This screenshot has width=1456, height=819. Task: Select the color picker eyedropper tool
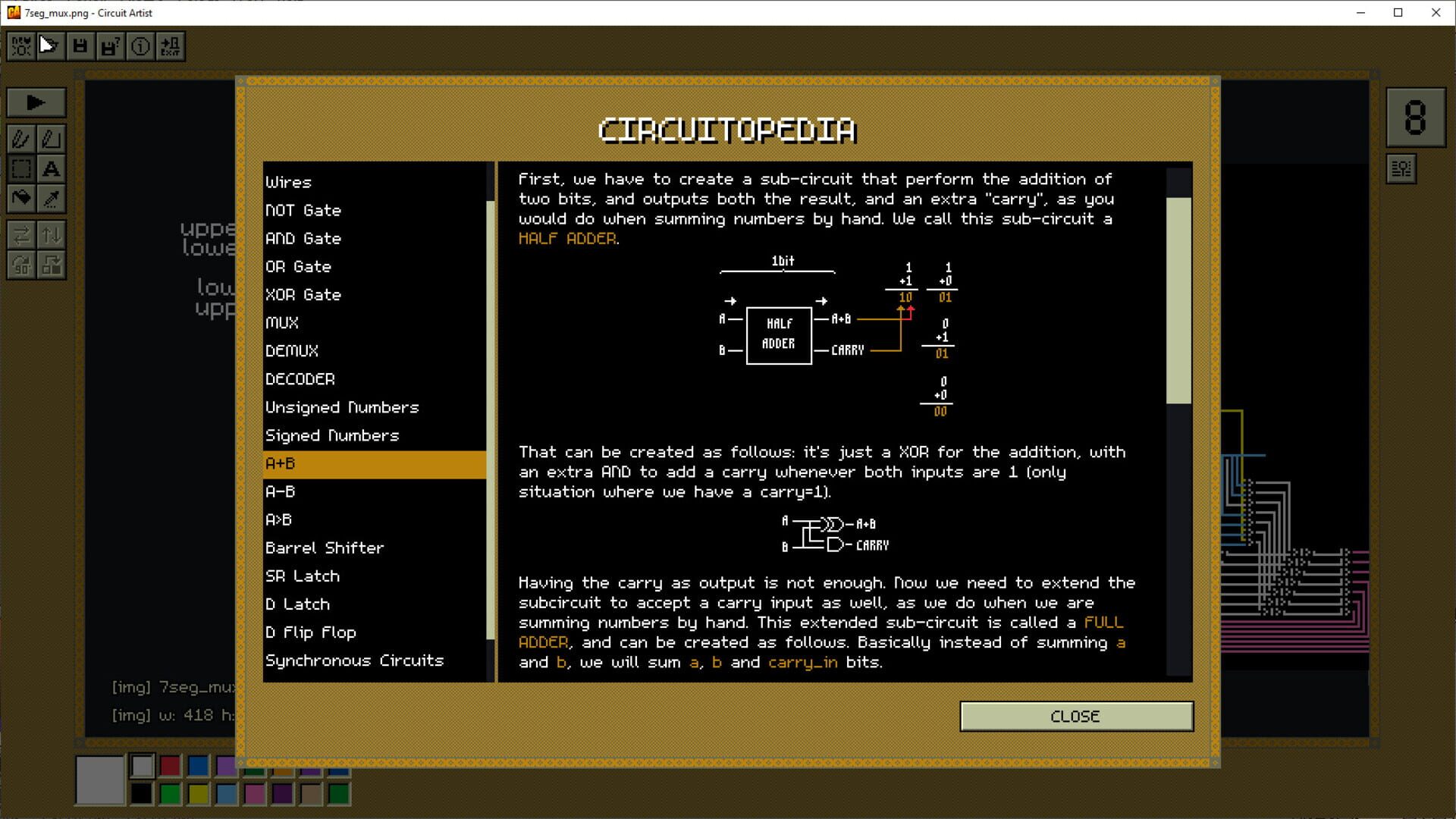coord(52,199)
